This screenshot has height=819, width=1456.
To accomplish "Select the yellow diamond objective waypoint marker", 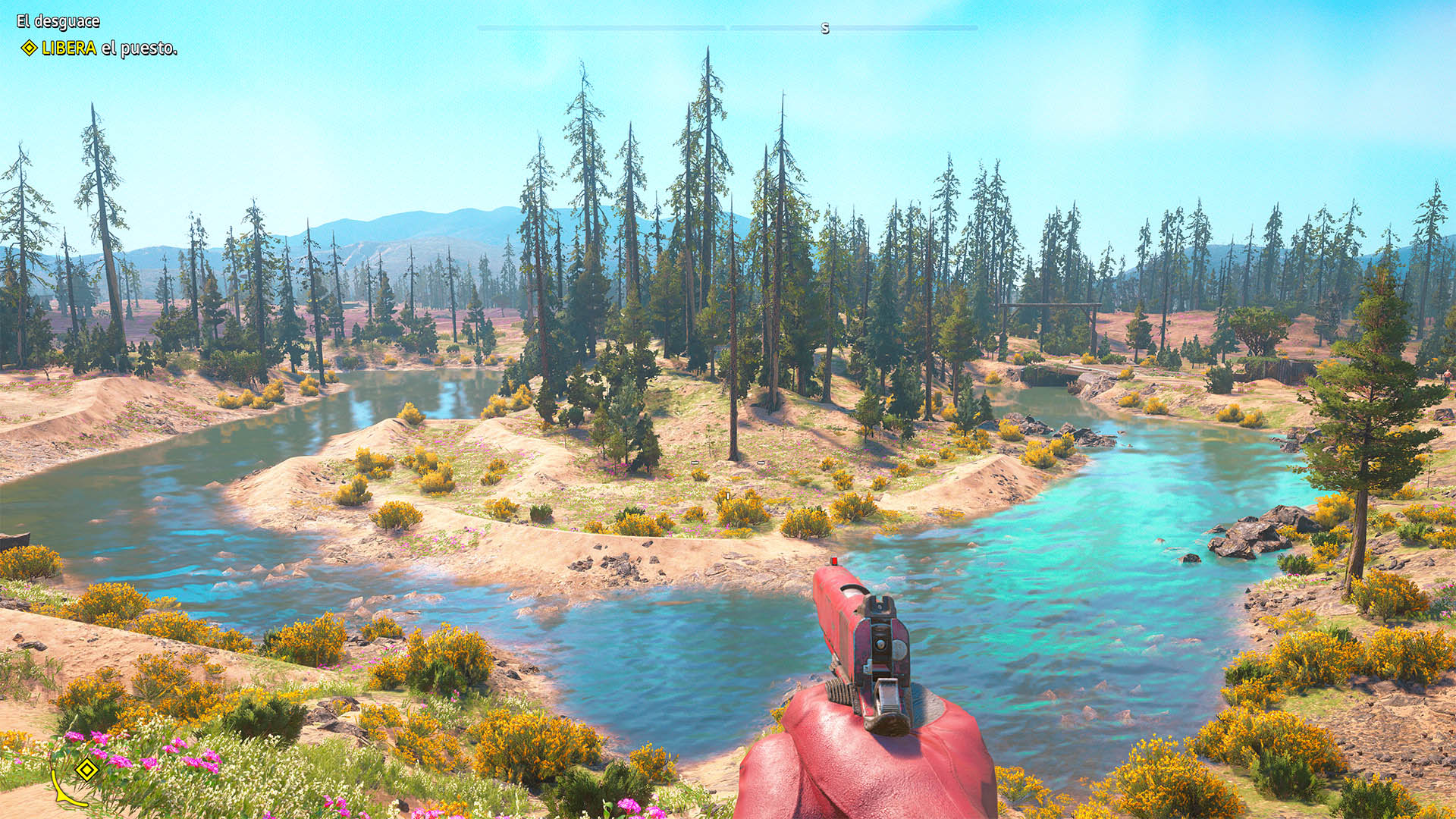I will [x=87, y=770].
